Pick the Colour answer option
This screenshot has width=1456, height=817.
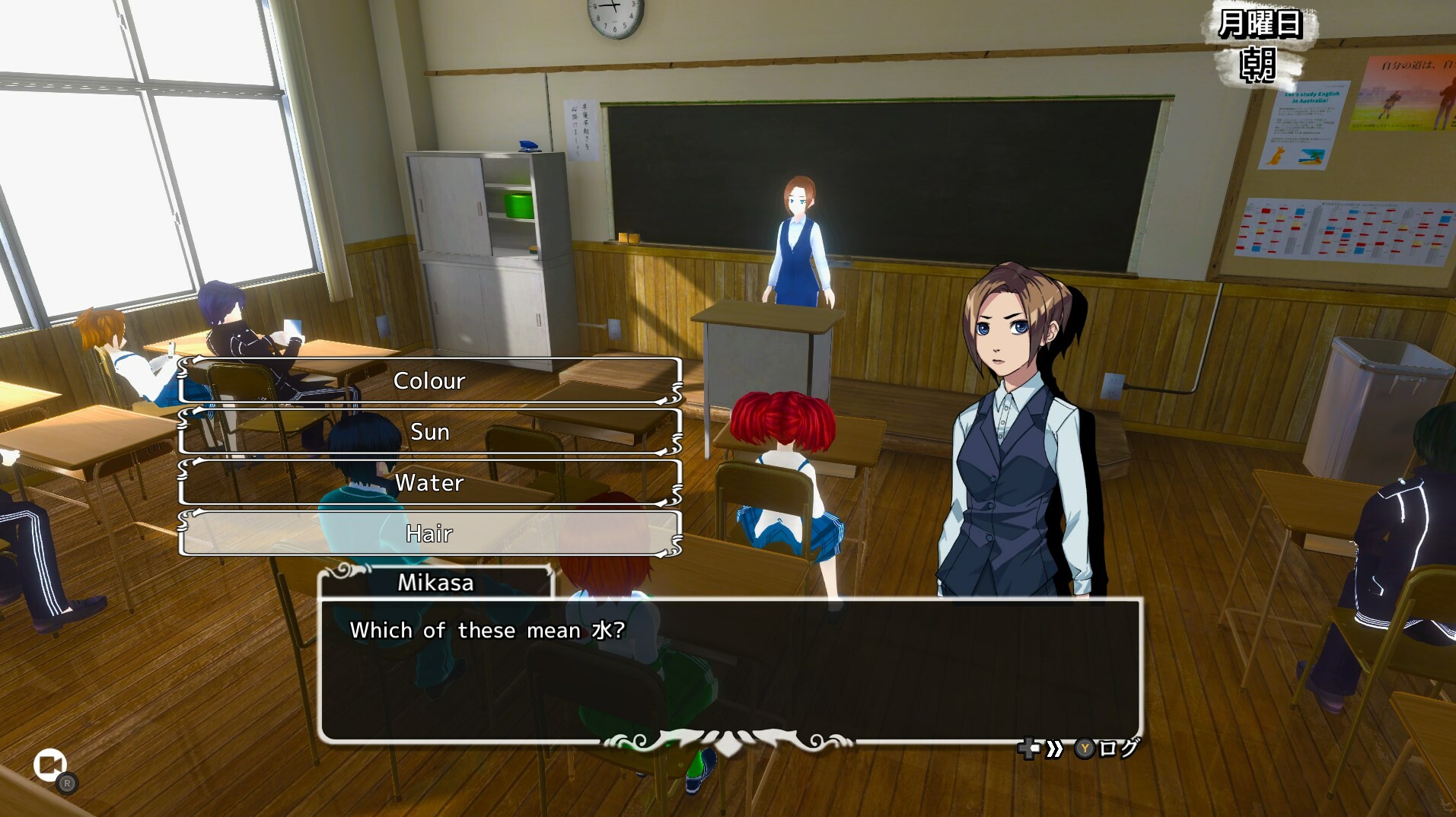430,380
